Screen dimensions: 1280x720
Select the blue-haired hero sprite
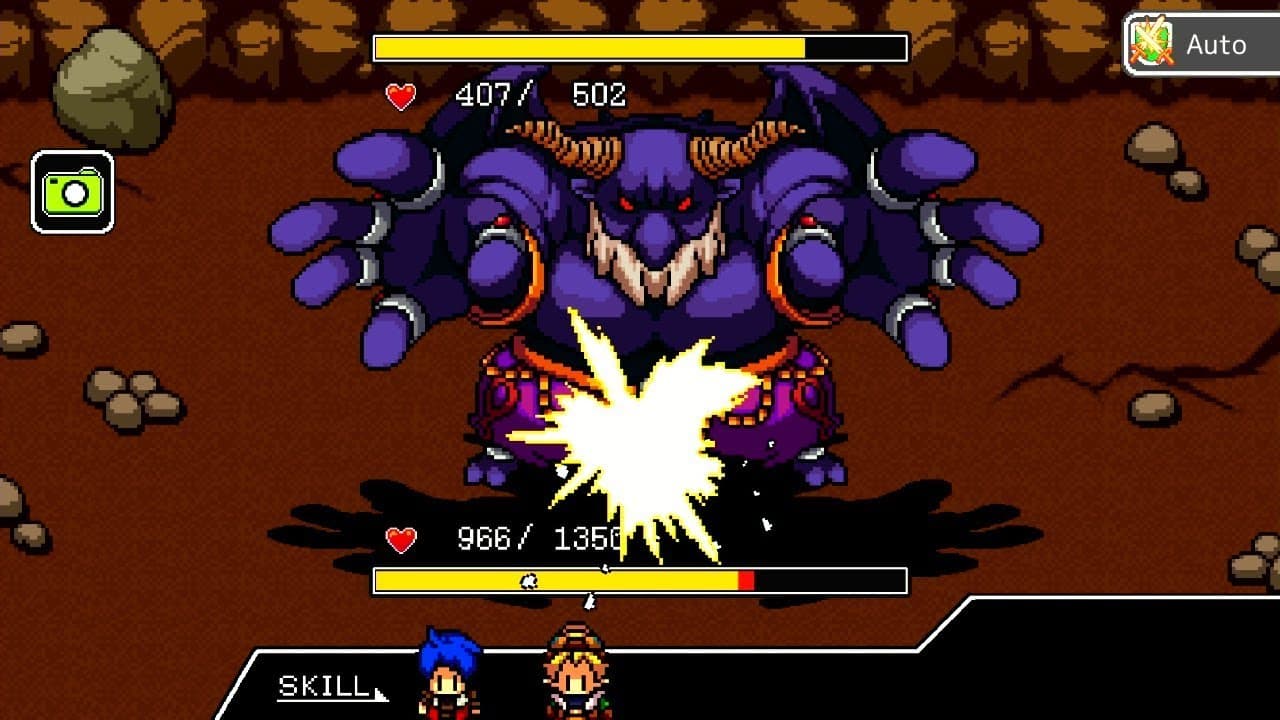click(448, 680)
